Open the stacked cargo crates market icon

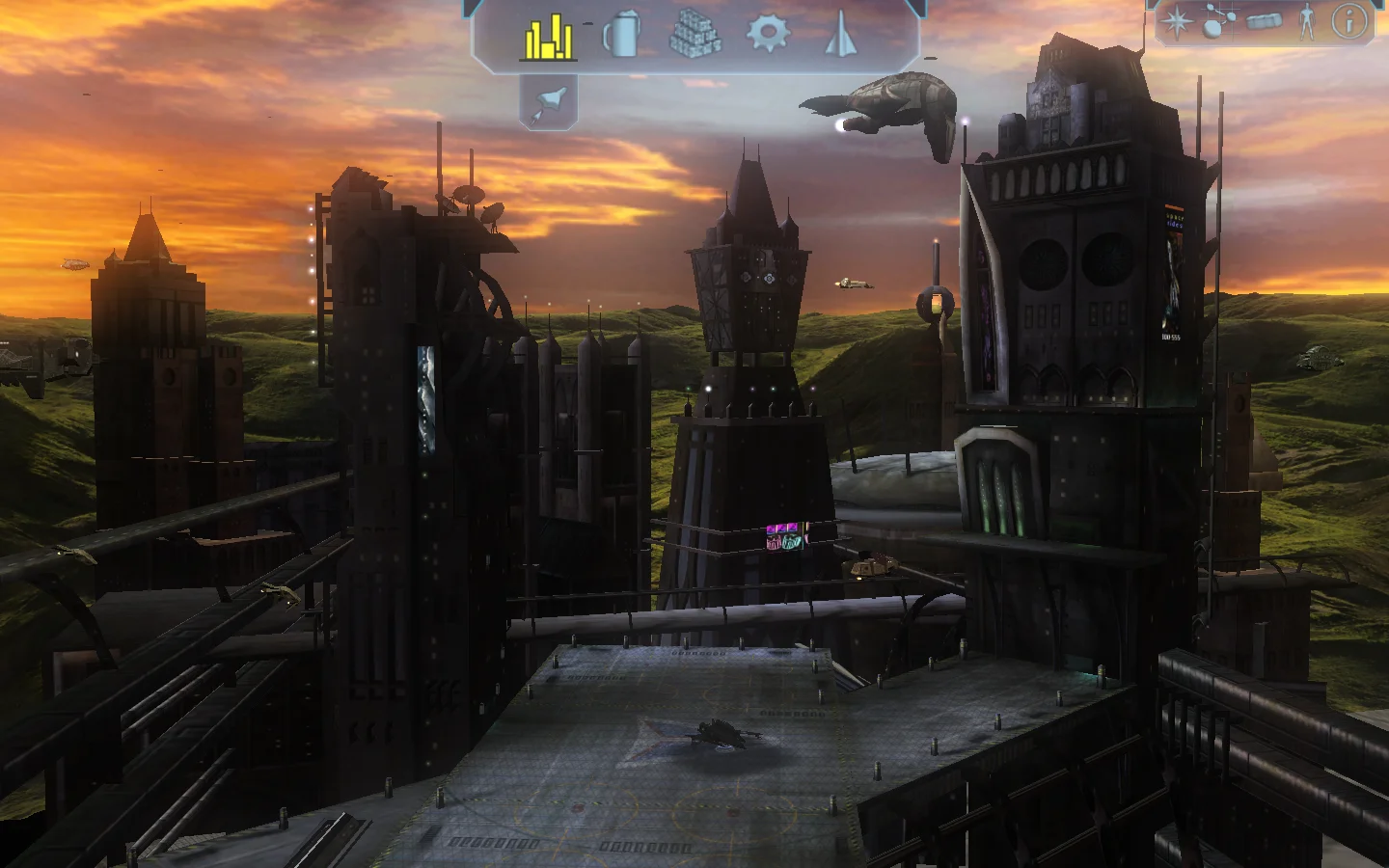coord(694,36)
